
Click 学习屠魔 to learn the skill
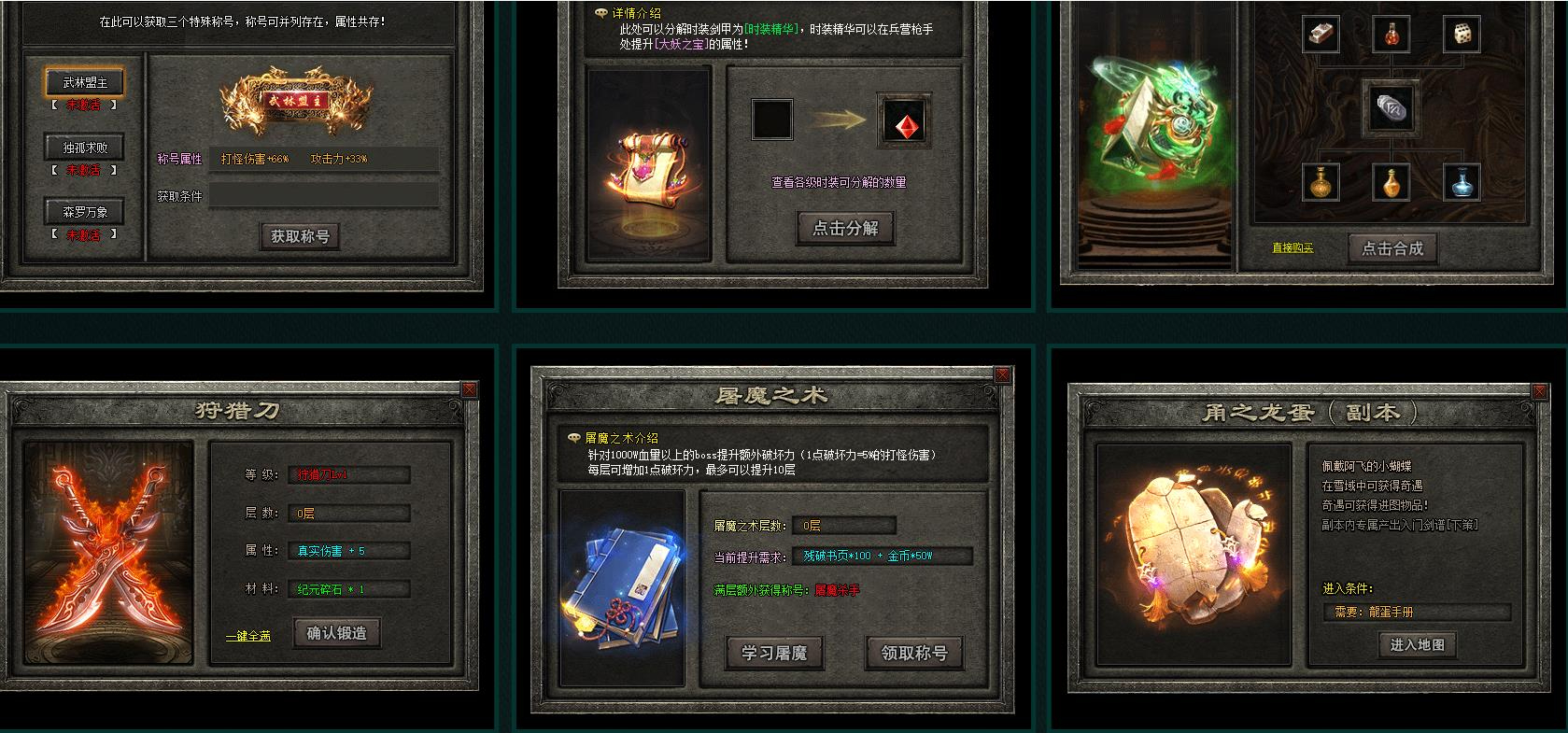pos(777,655)
